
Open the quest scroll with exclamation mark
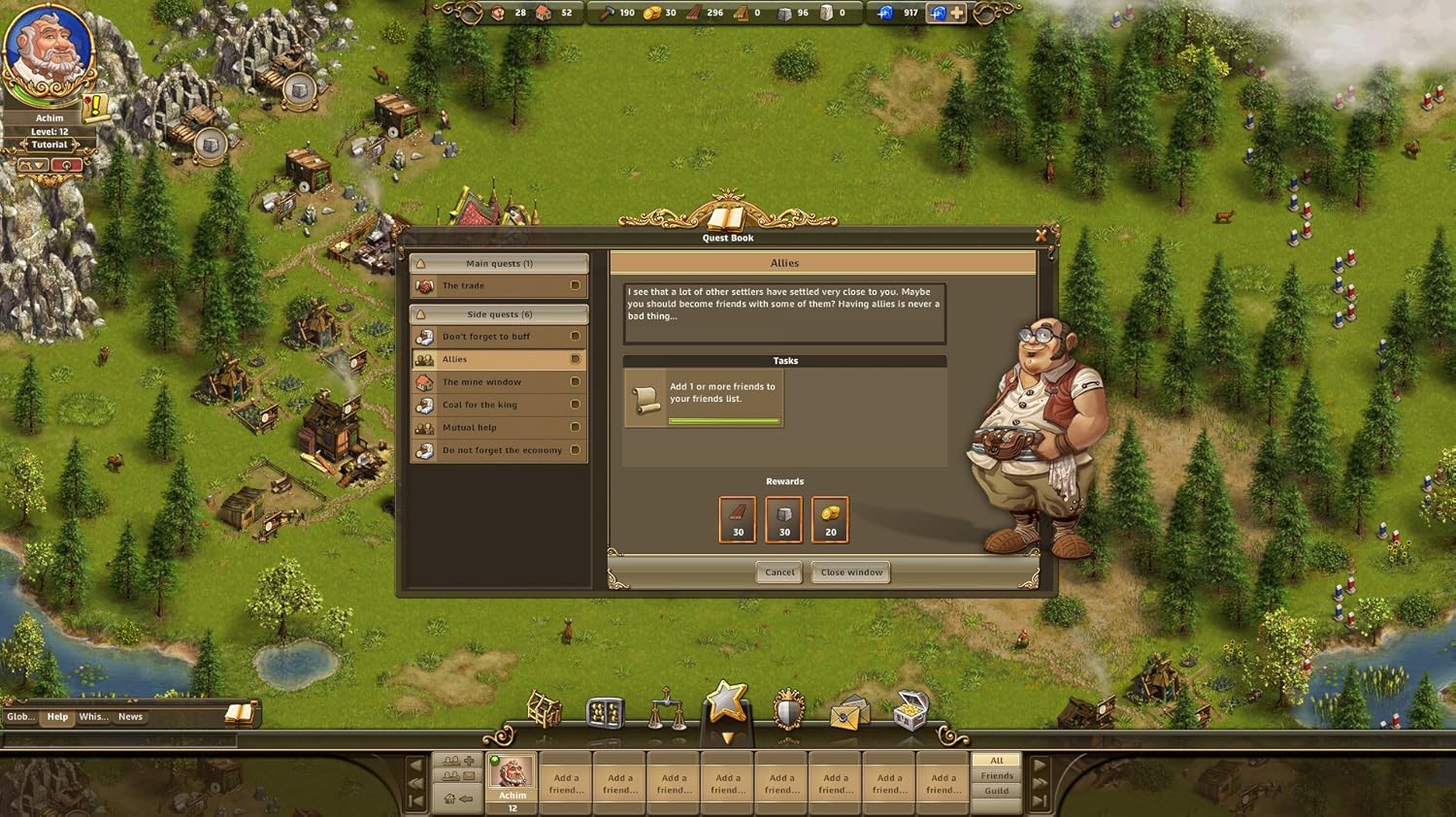coord(96,107)
